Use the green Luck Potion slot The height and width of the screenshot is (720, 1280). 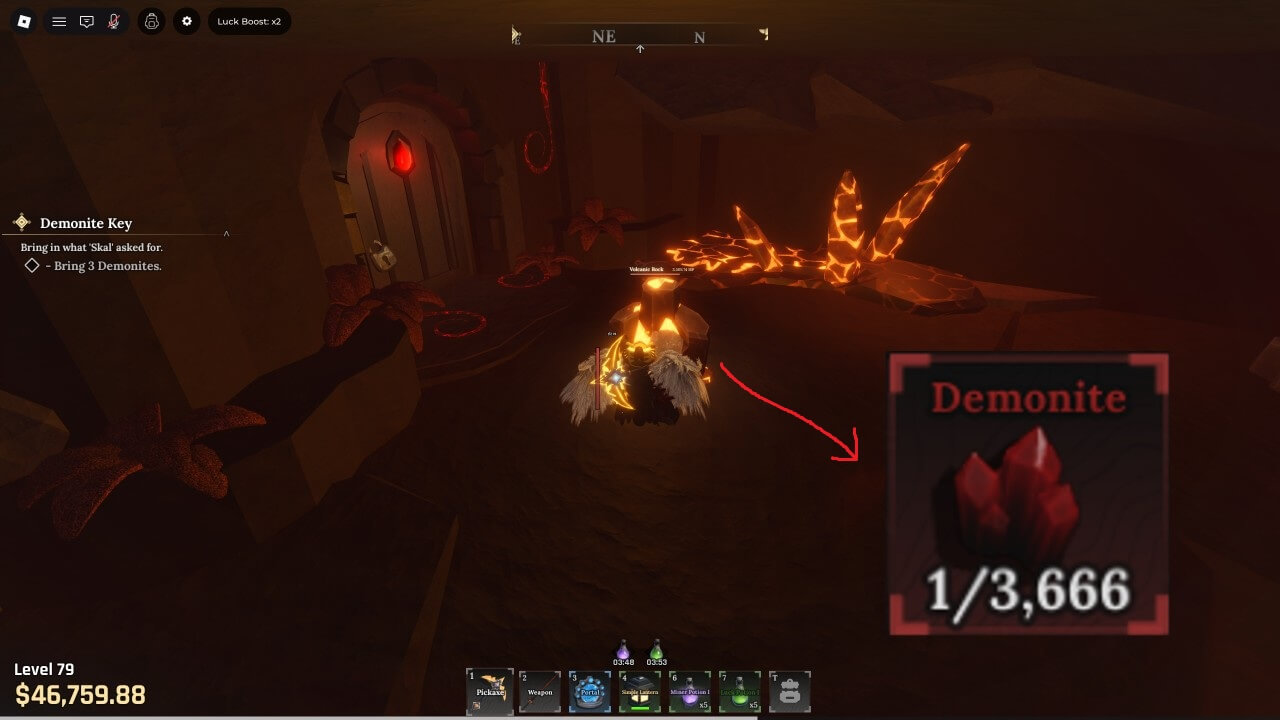tap(740, 691)
